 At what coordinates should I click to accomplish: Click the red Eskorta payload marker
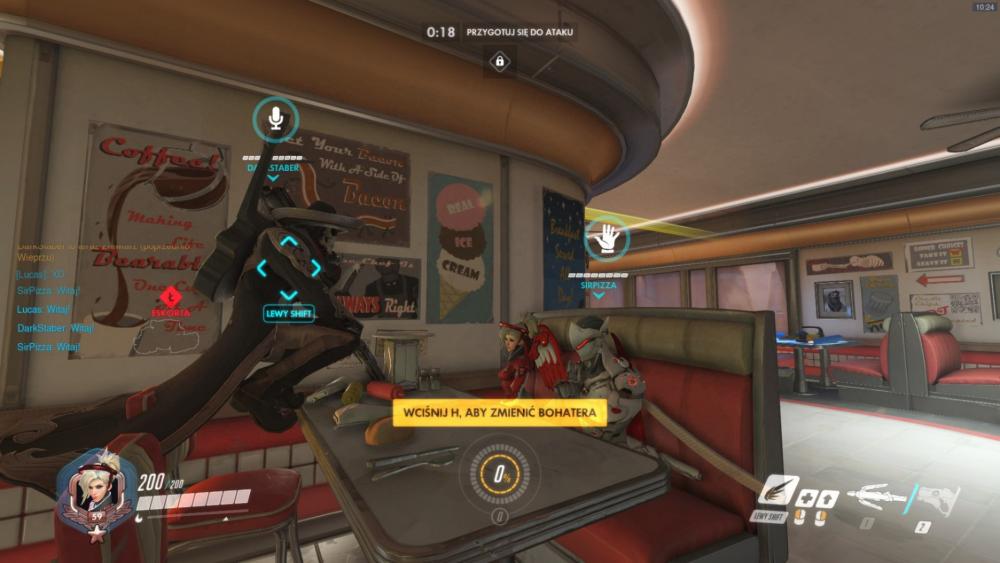170,297
